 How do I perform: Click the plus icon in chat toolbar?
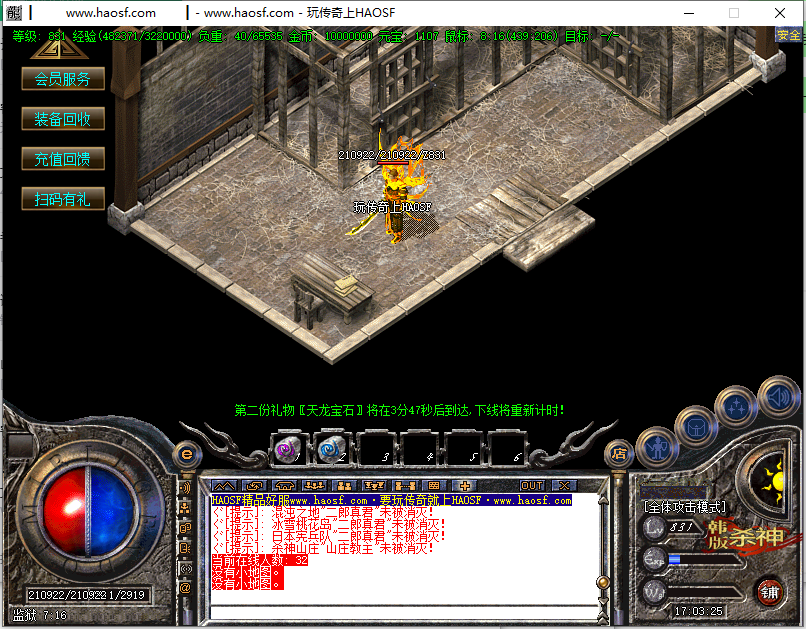pyautogui.click(x=465, y=485)
